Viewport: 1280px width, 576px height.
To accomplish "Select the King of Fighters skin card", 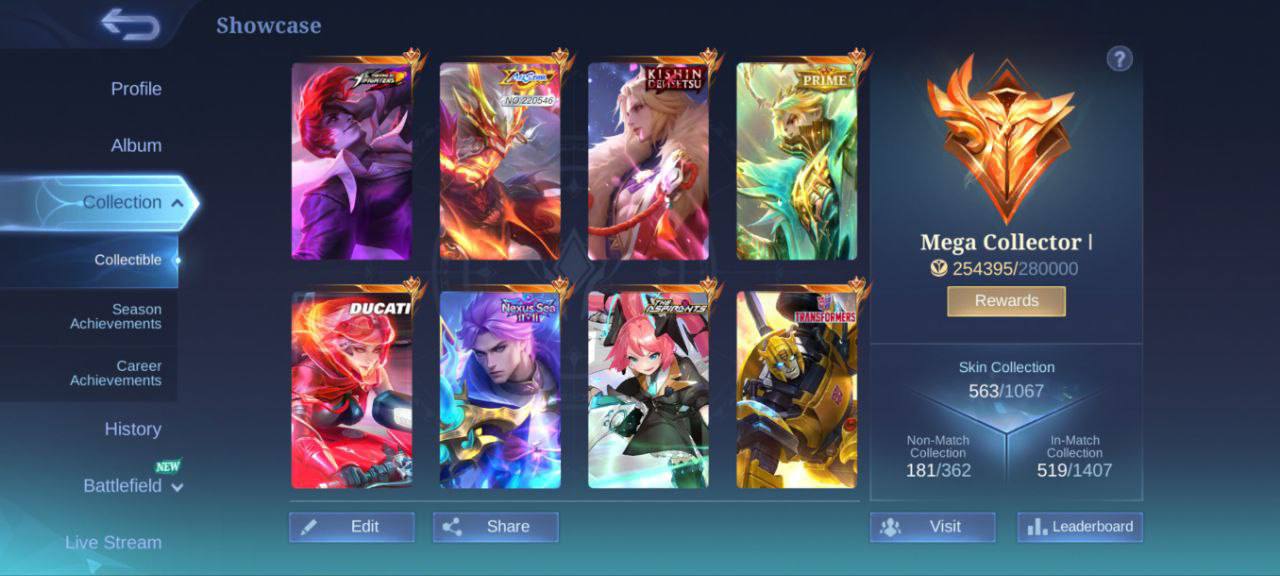I will point(351,161).
